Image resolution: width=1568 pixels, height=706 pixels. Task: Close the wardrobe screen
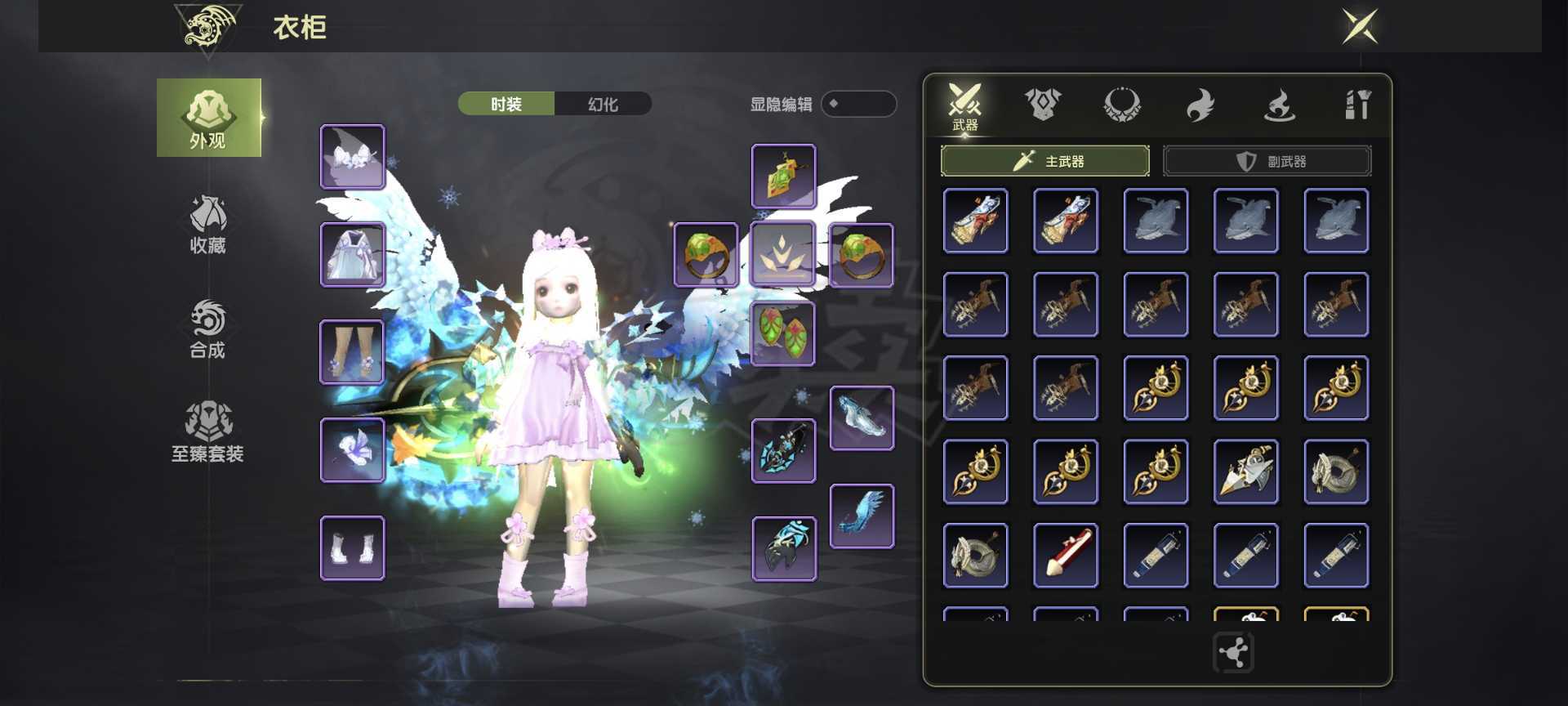(x=1360, y=26)
